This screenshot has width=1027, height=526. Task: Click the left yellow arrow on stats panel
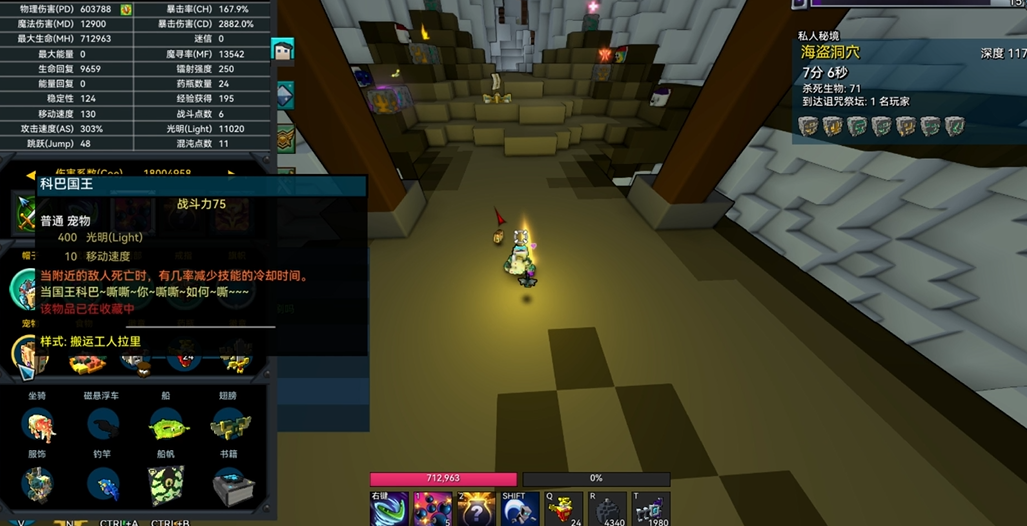(30, 174)
